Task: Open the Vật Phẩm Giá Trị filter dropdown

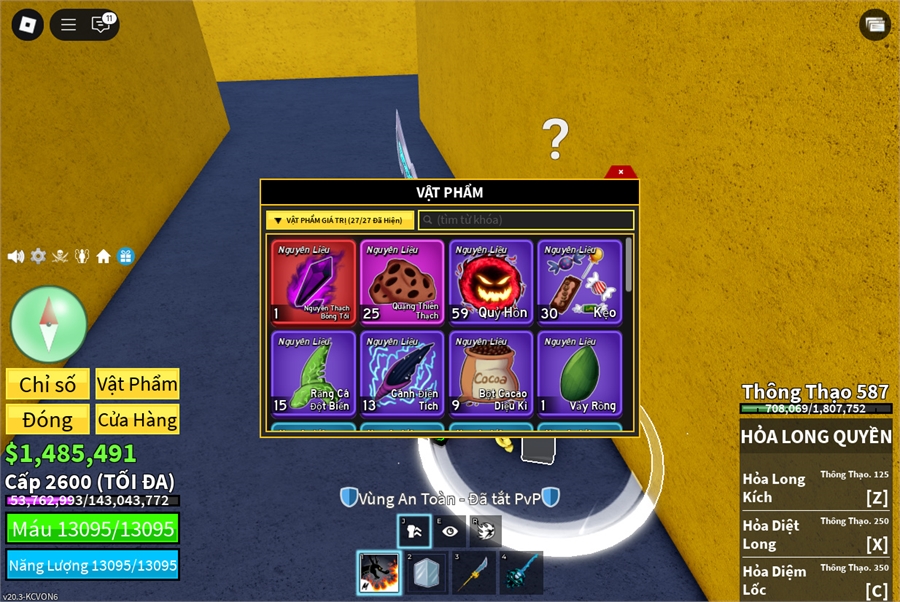Action: point(339,220)
